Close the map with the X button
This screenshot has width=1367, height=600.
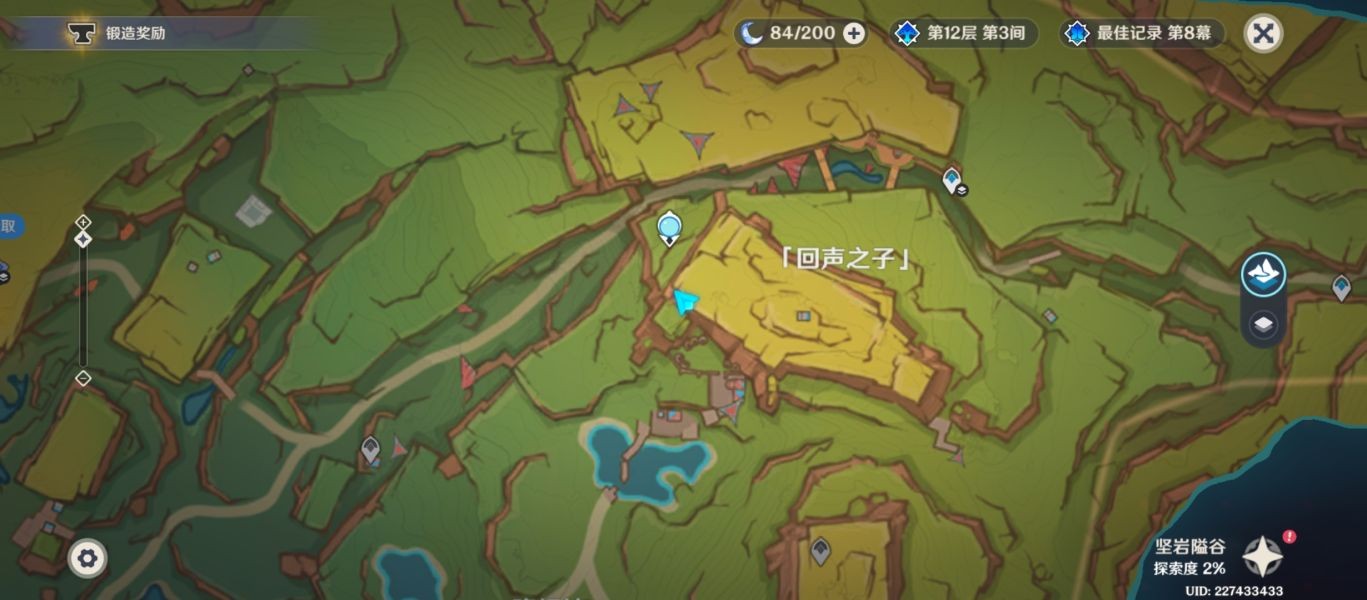[1263, 34]
